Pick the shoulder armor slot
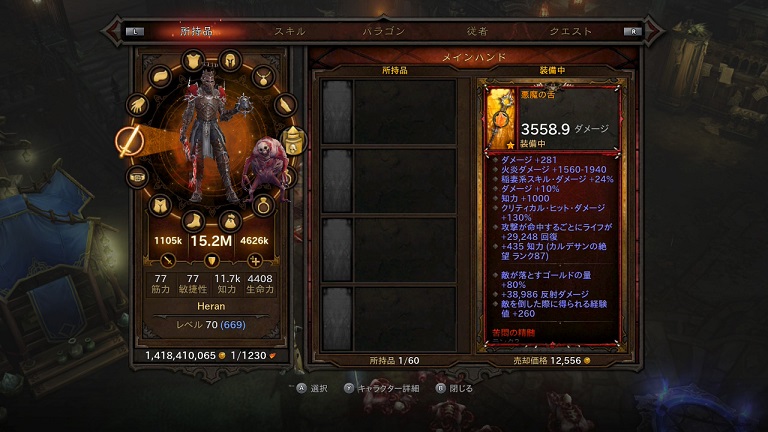Image resolution: width=768 pixels, height=432 pixels. (x=161, y=77)
